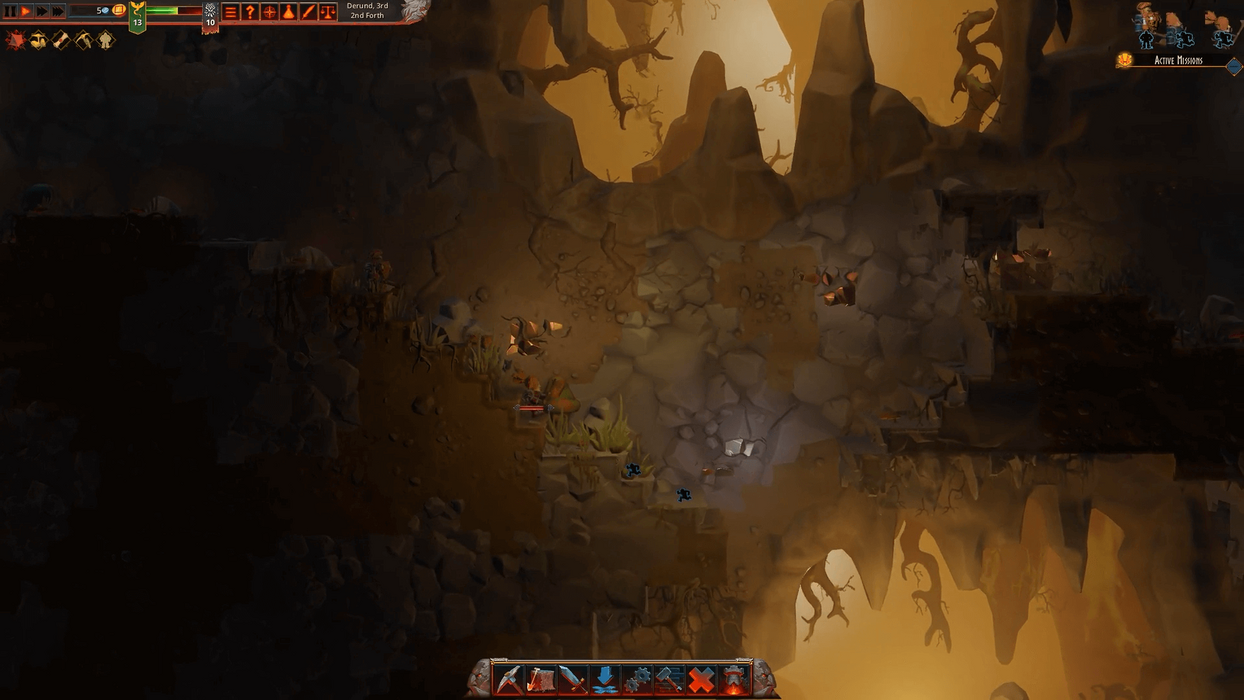Select the sword attack tool

tap(573, 679)
